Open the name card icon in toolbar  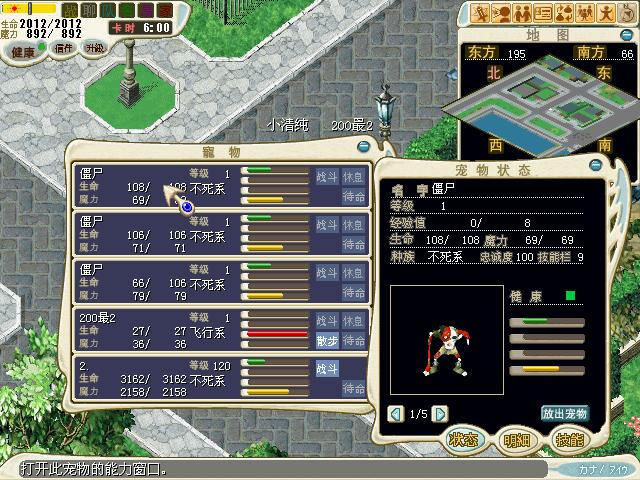544,13
